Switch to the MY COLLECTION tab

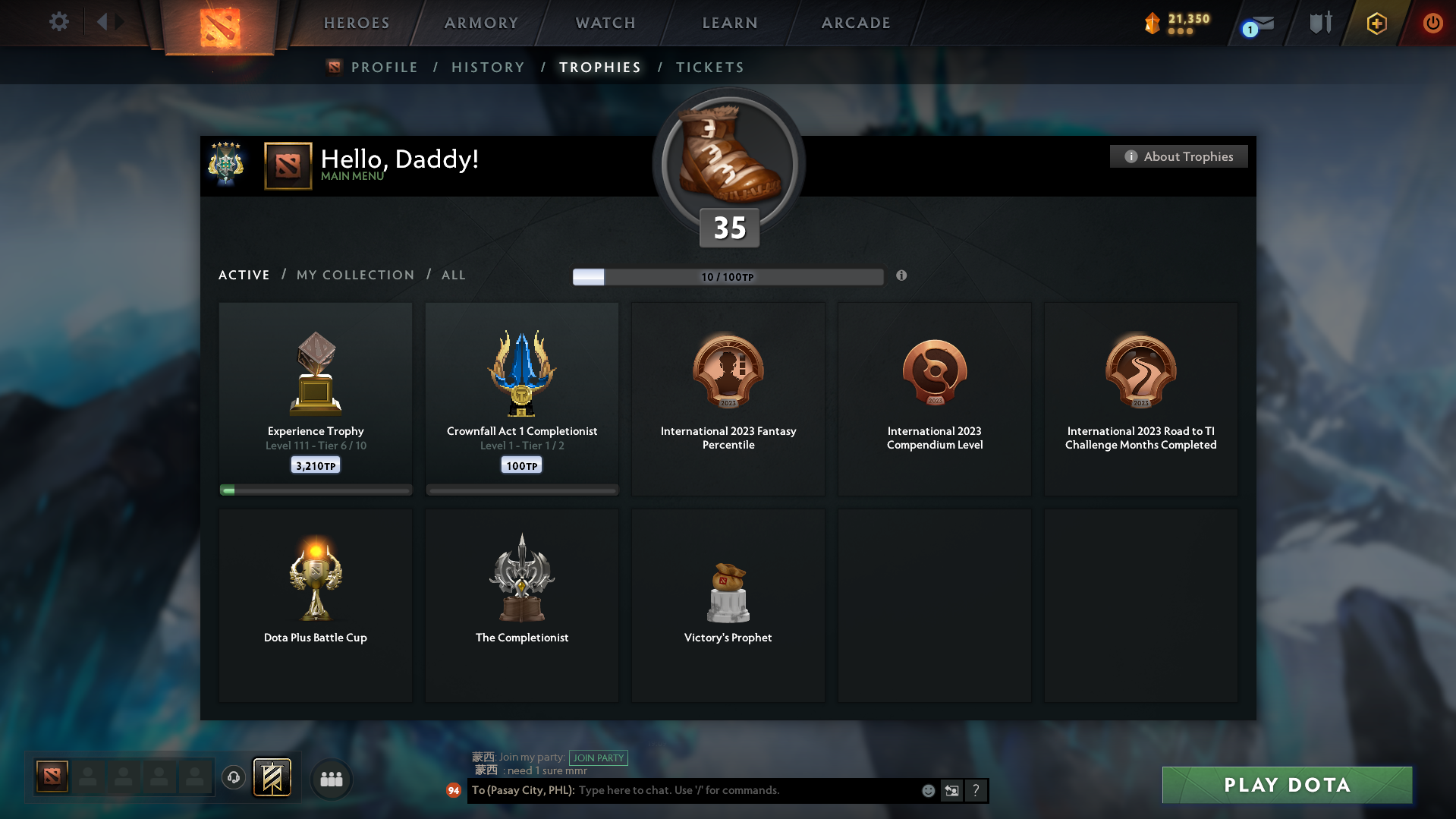[354, 275]
